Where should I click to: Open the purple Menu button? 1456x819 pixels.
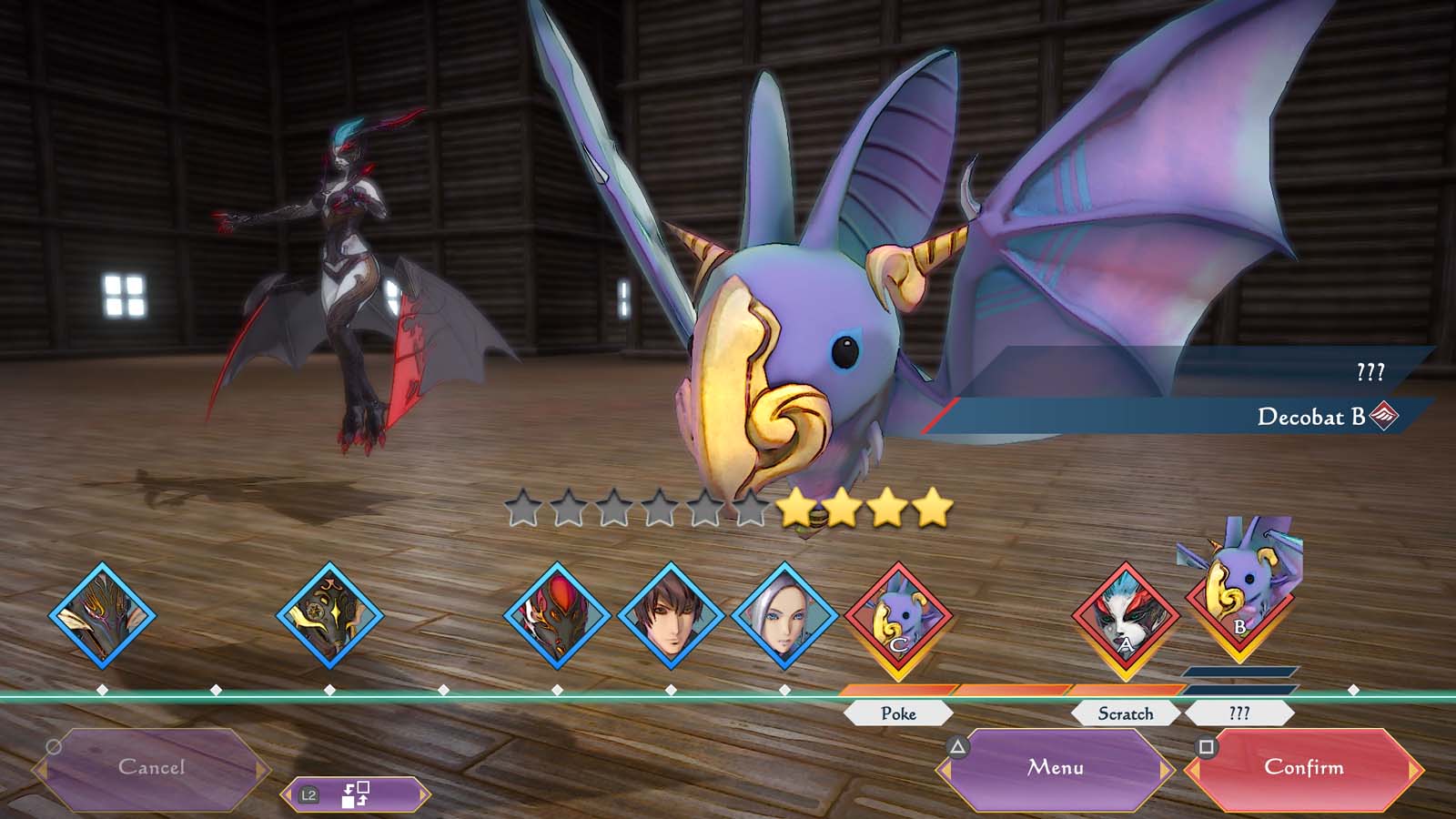tap(1056, 768)
